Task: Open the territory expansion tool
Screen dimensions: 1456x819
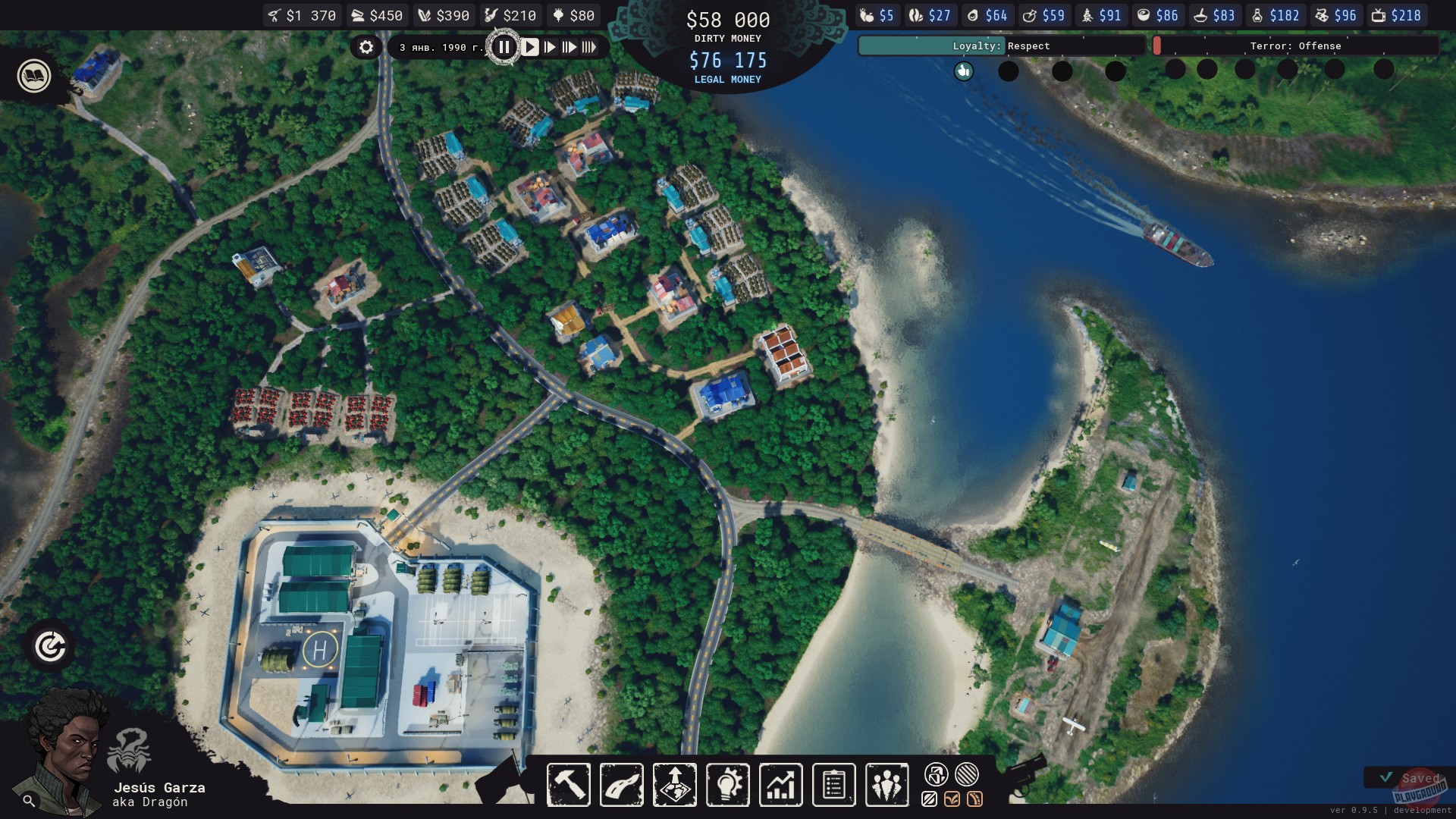Action: [675, 785]
